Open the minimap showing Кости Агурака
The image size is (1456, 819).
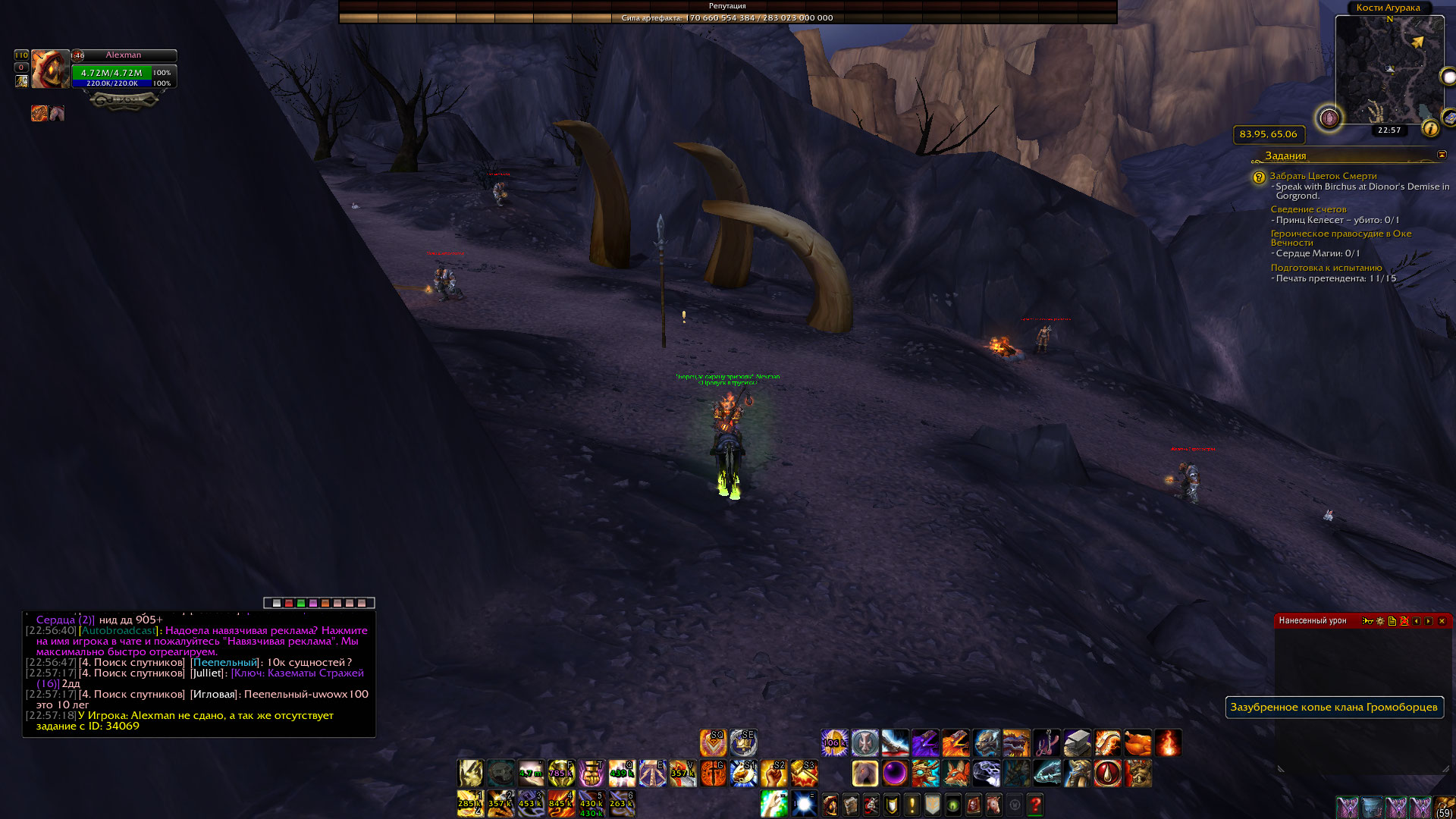1389,68
